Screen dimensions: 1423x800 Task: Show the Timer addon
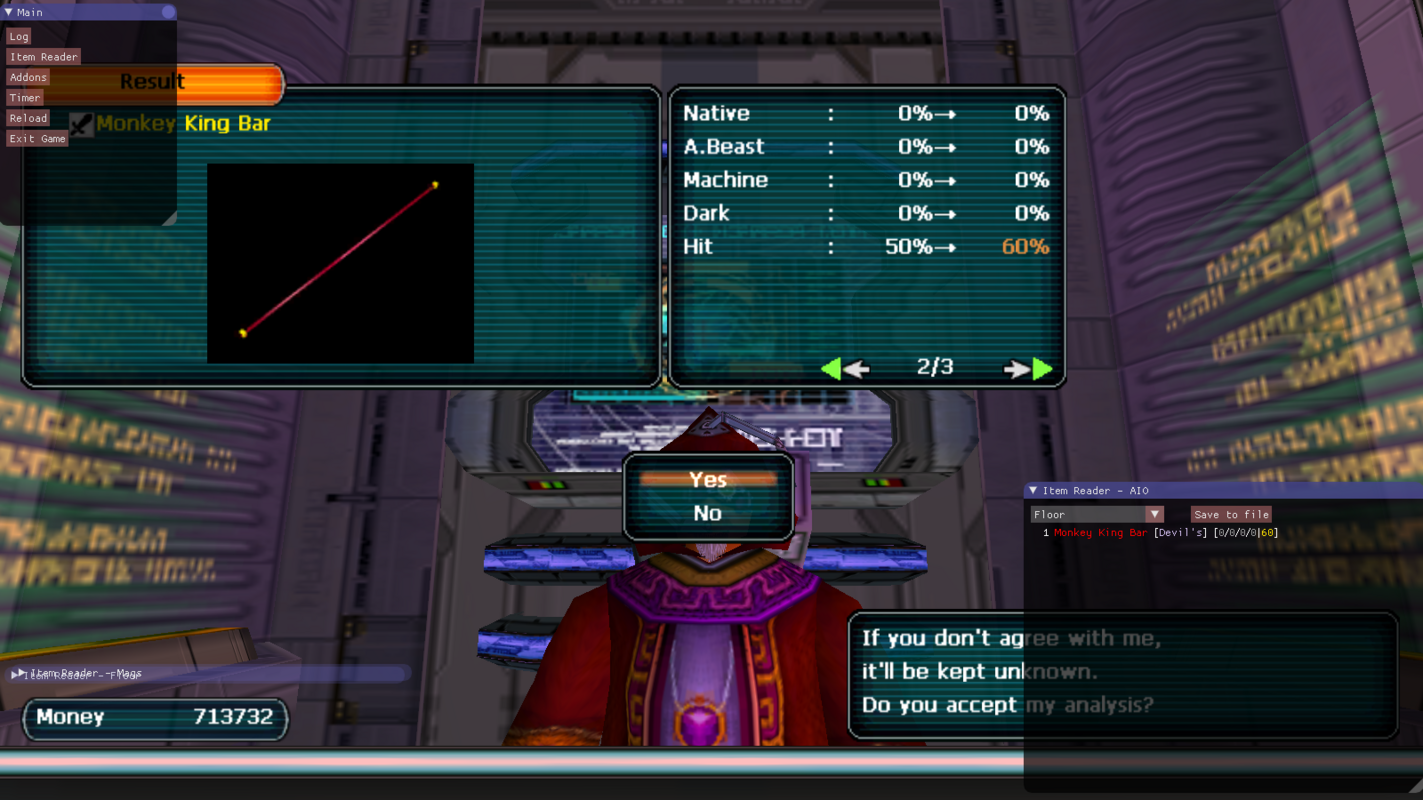[x=25, y=98]
